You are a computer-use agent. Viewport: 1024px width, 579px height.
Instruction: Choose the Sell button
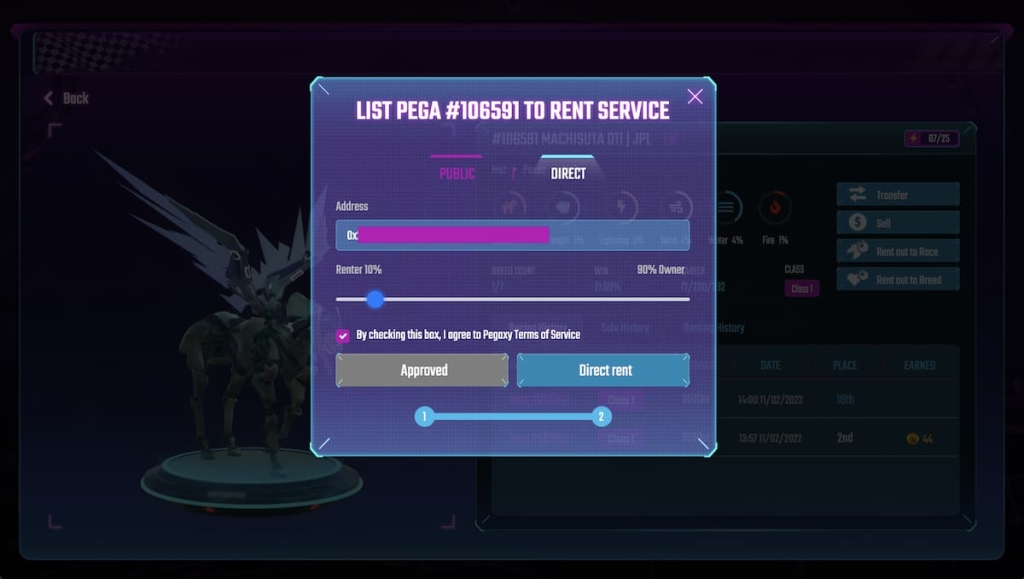point(897,223)
